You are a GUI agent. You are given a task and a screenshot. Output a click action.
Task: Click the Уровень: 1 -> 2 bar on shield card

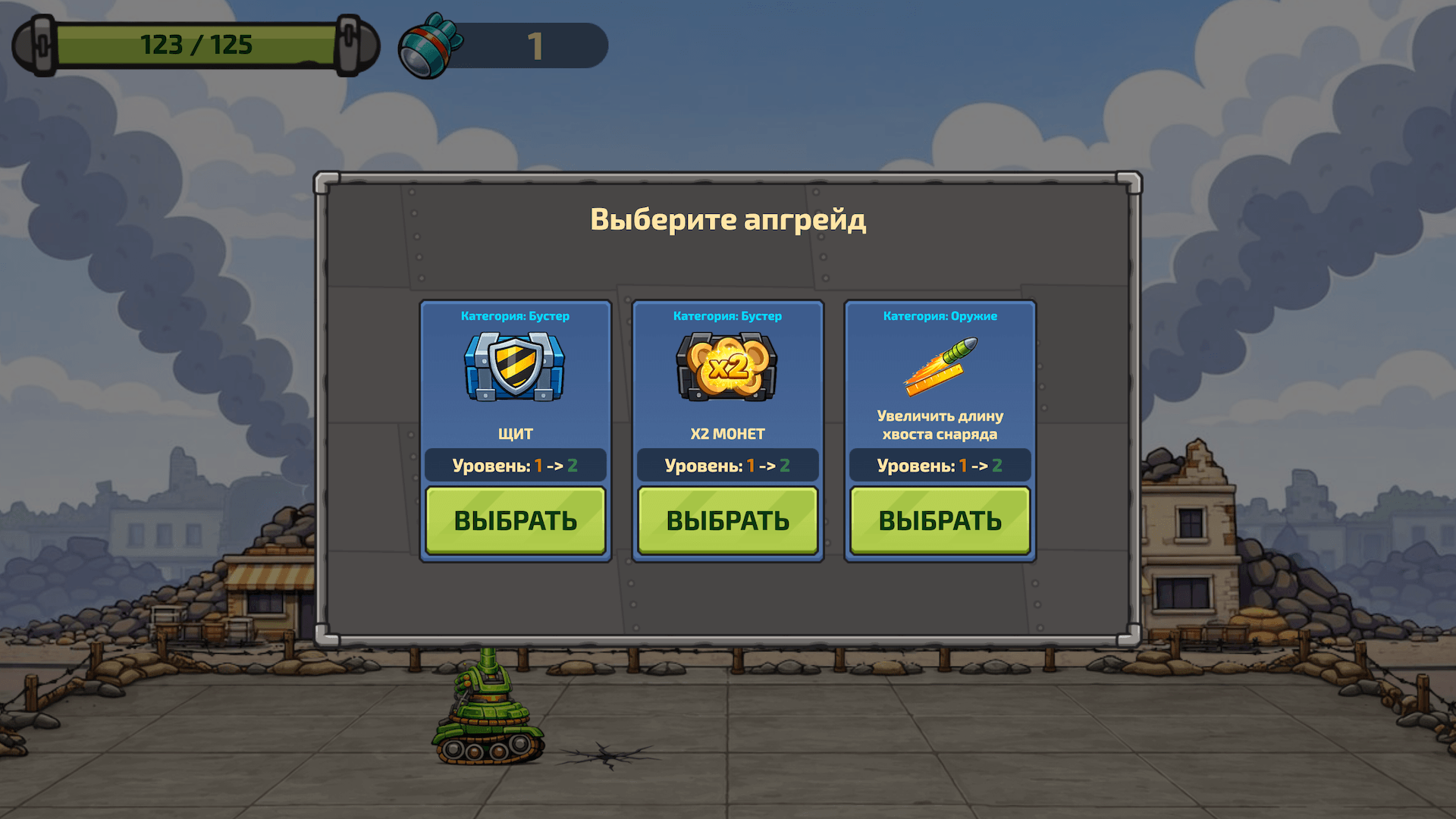tap(516, 466)
